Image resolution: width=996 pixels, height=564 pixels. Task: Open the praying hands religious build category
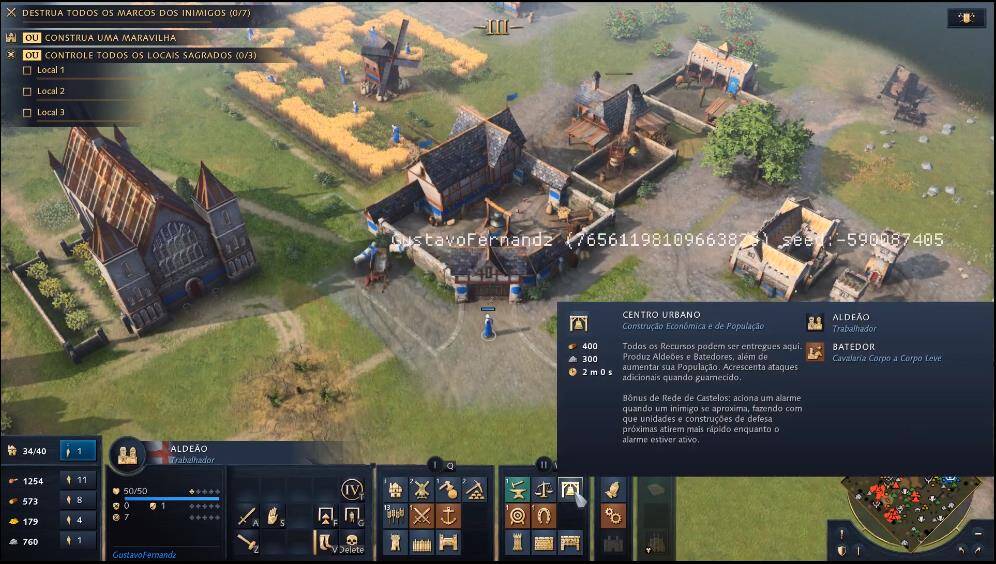pos(613,490)
